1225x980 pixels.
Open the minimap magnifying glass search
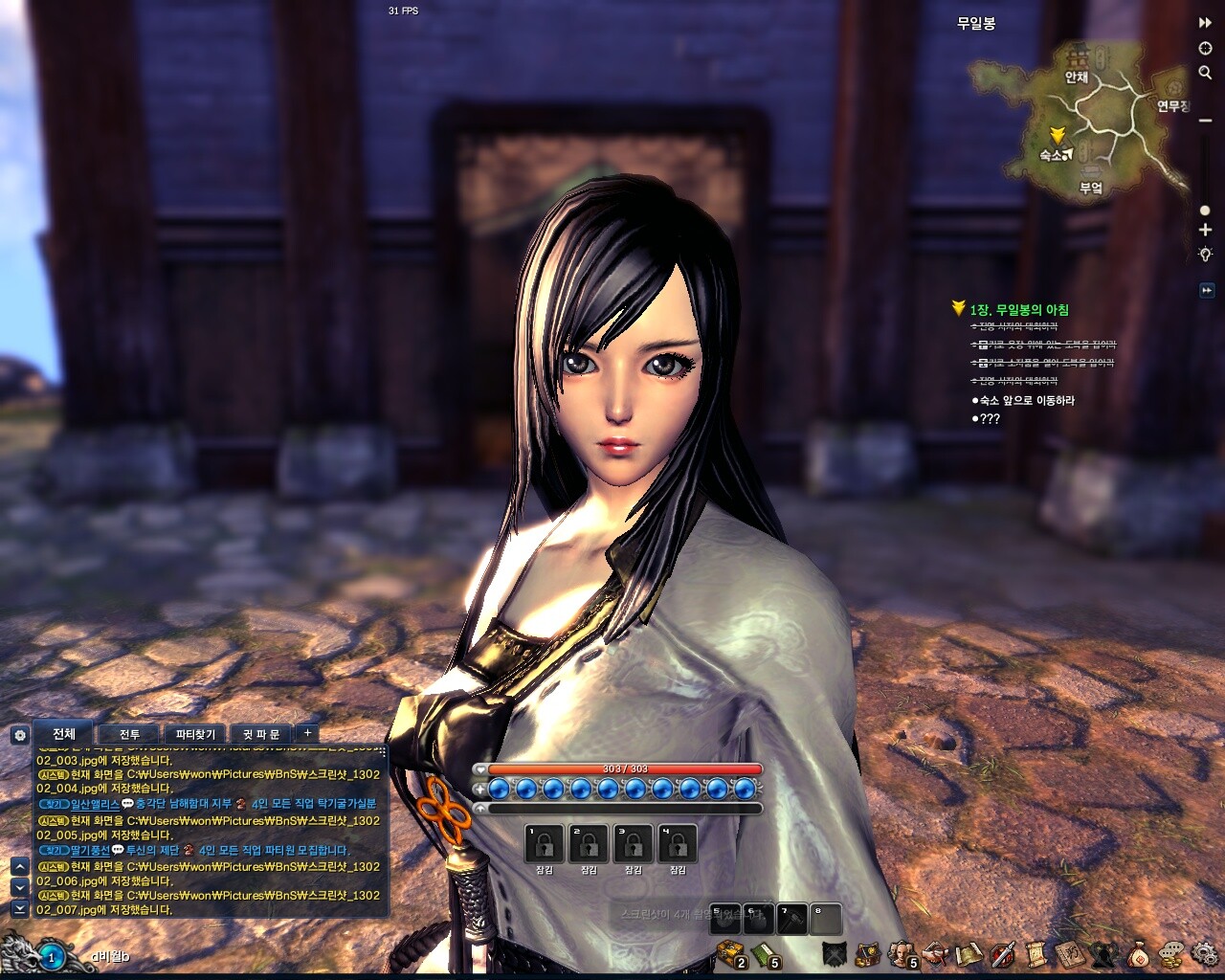tap(1206, 73)
